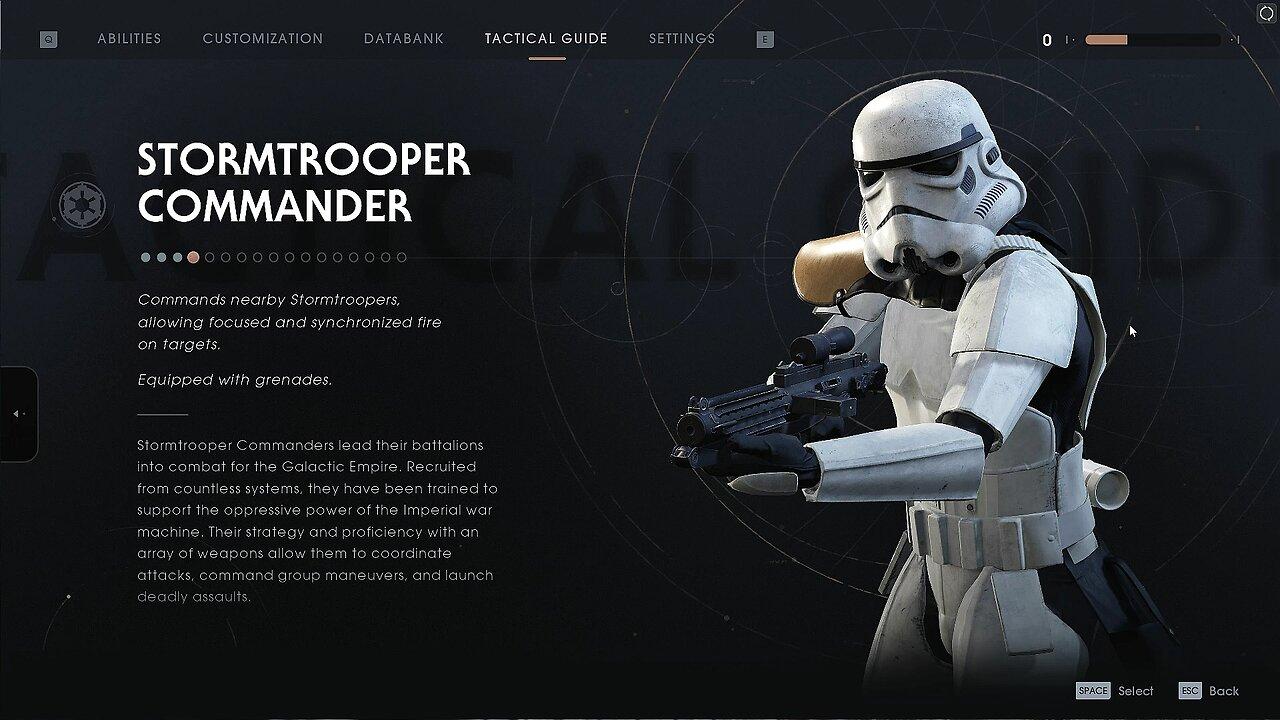
Task: Click the first pagination dot
Action: (144, 257)
